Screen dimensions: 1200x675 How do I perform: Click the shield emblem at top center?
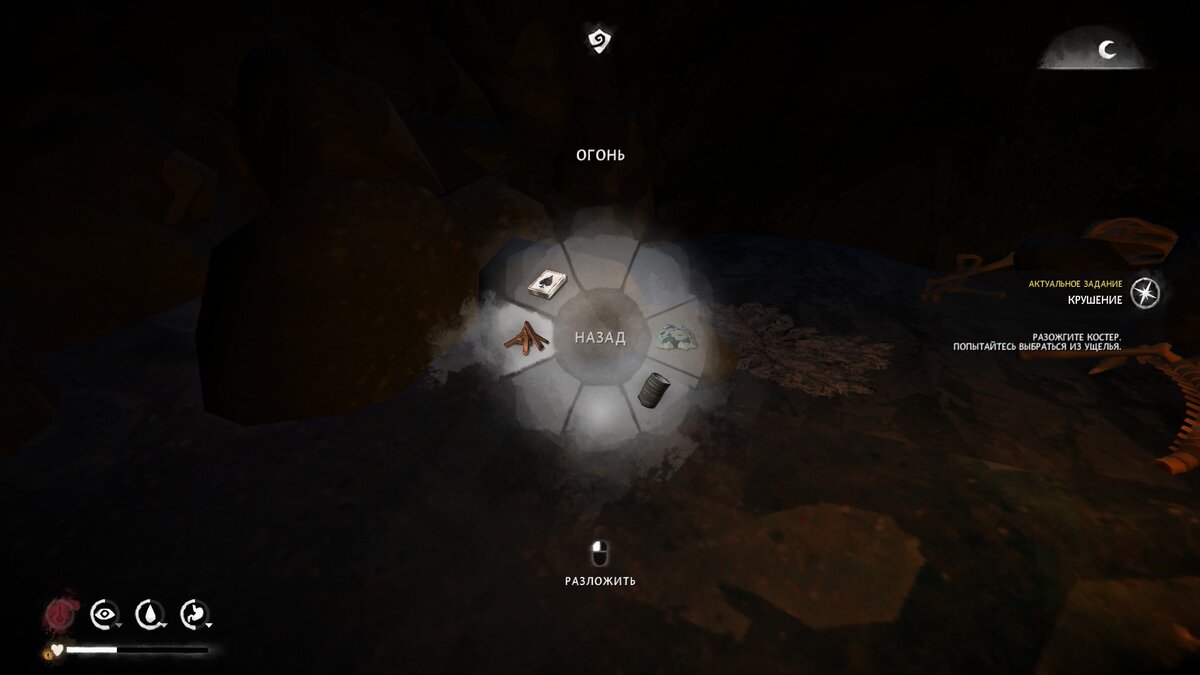599,41
